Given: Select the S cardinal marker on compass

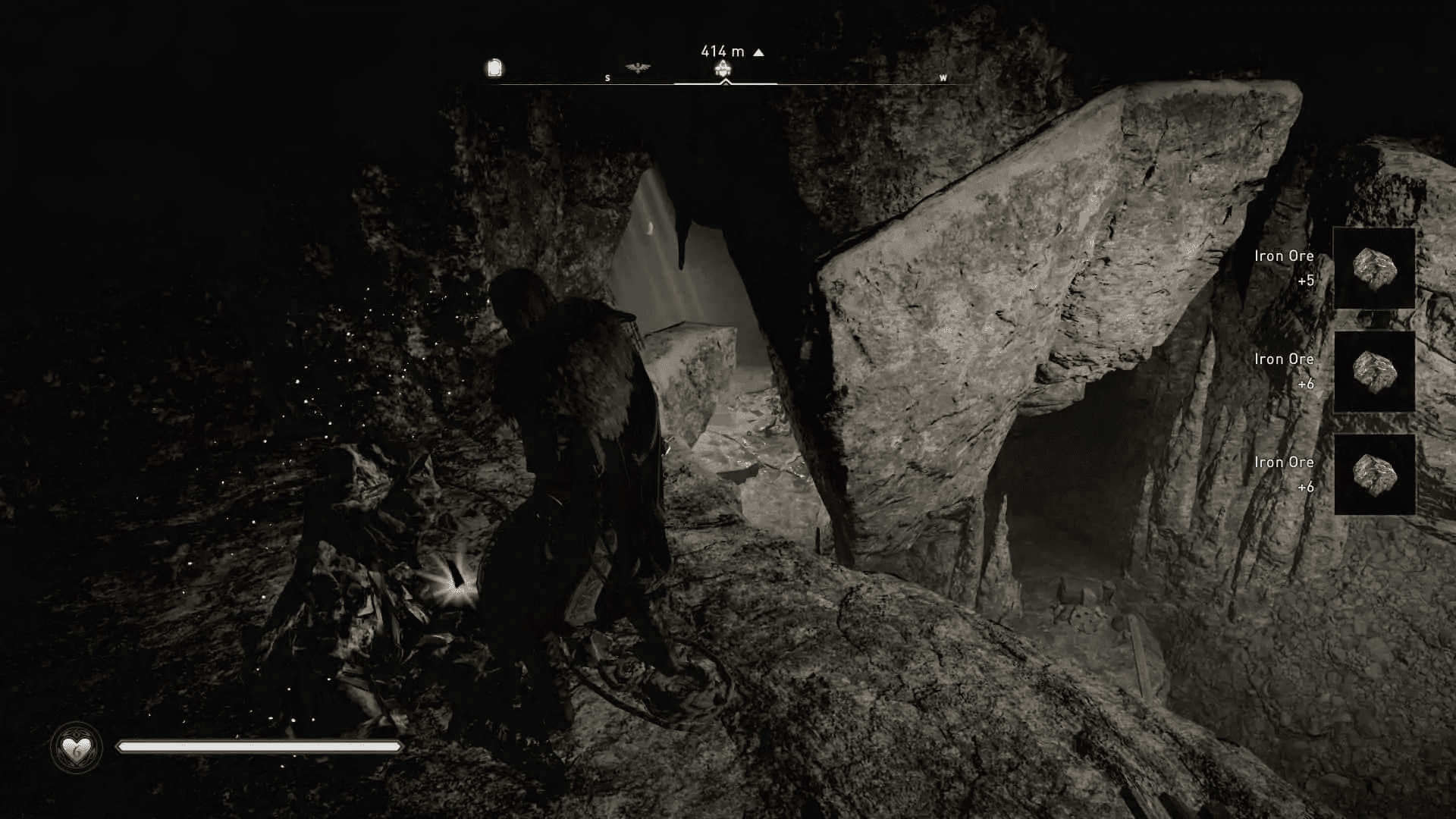Looking at the screenshot, I should (607, 77).
